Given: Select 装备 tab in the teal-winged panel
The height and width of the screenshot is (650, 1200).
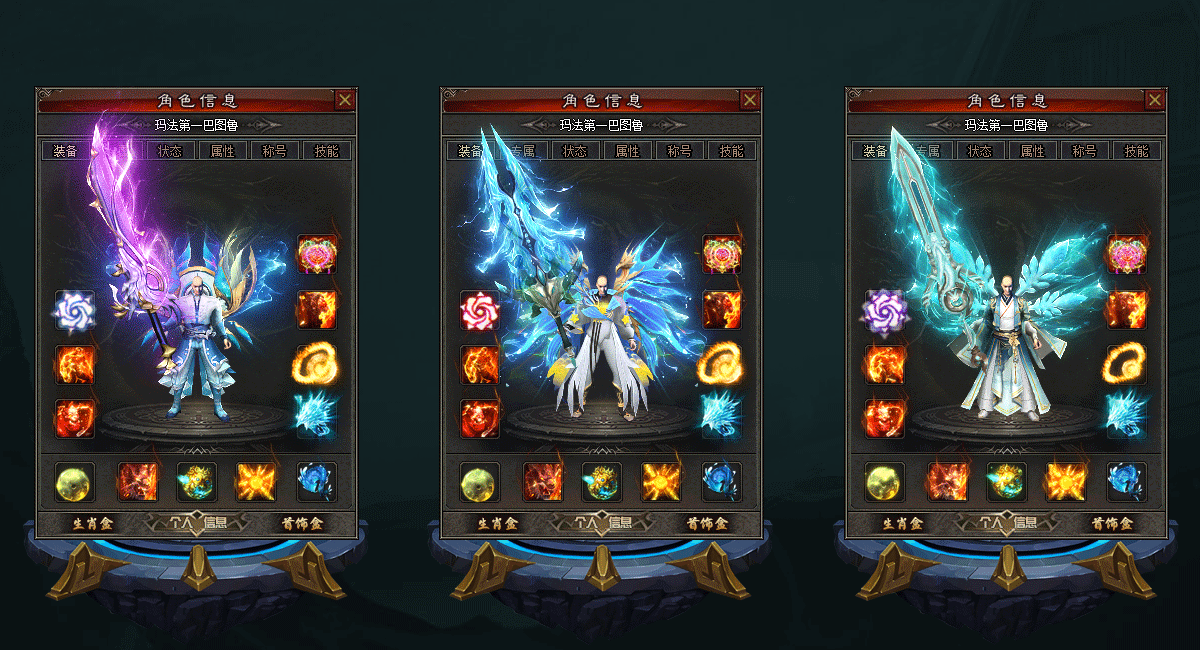Looking at the screenshot, I should pos(875,151).
